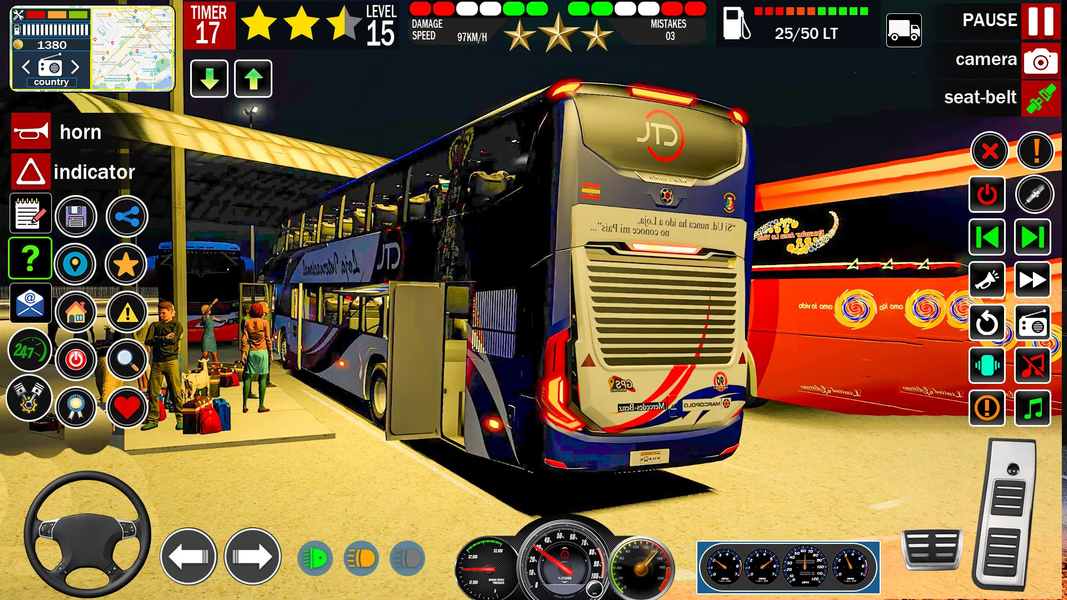Turn the steering wheel control

click(87, 535)
